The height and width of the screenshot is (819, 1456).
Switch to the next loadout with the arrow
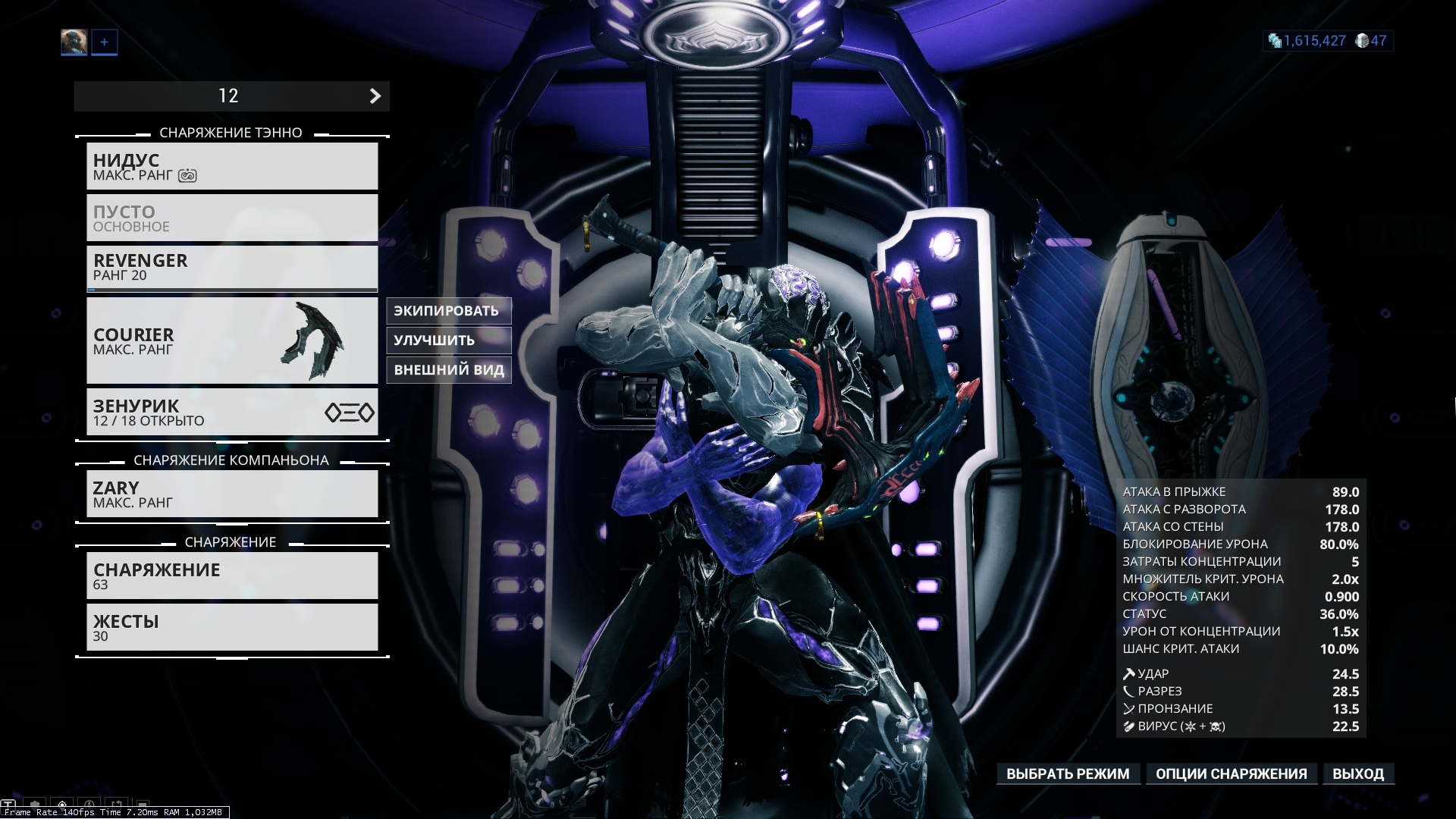375,96
